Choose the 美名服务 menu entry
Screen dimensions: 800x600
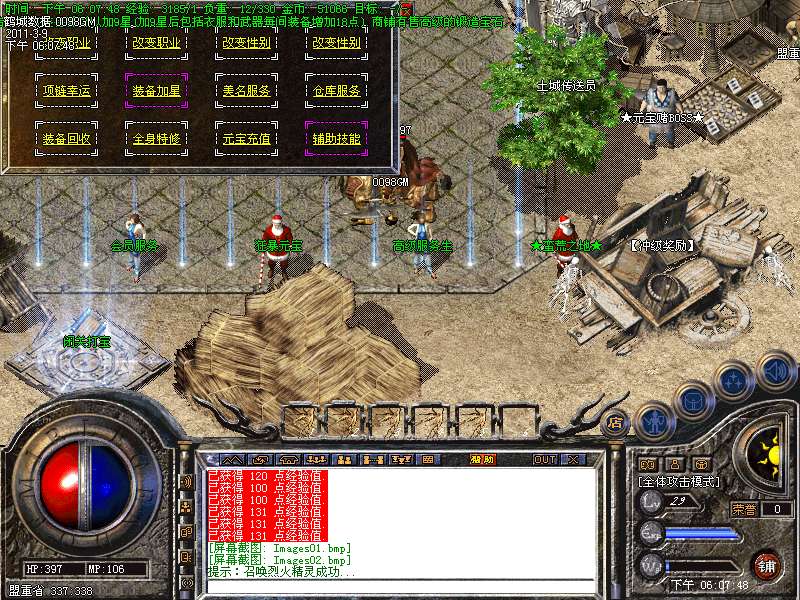click(246, 91)
